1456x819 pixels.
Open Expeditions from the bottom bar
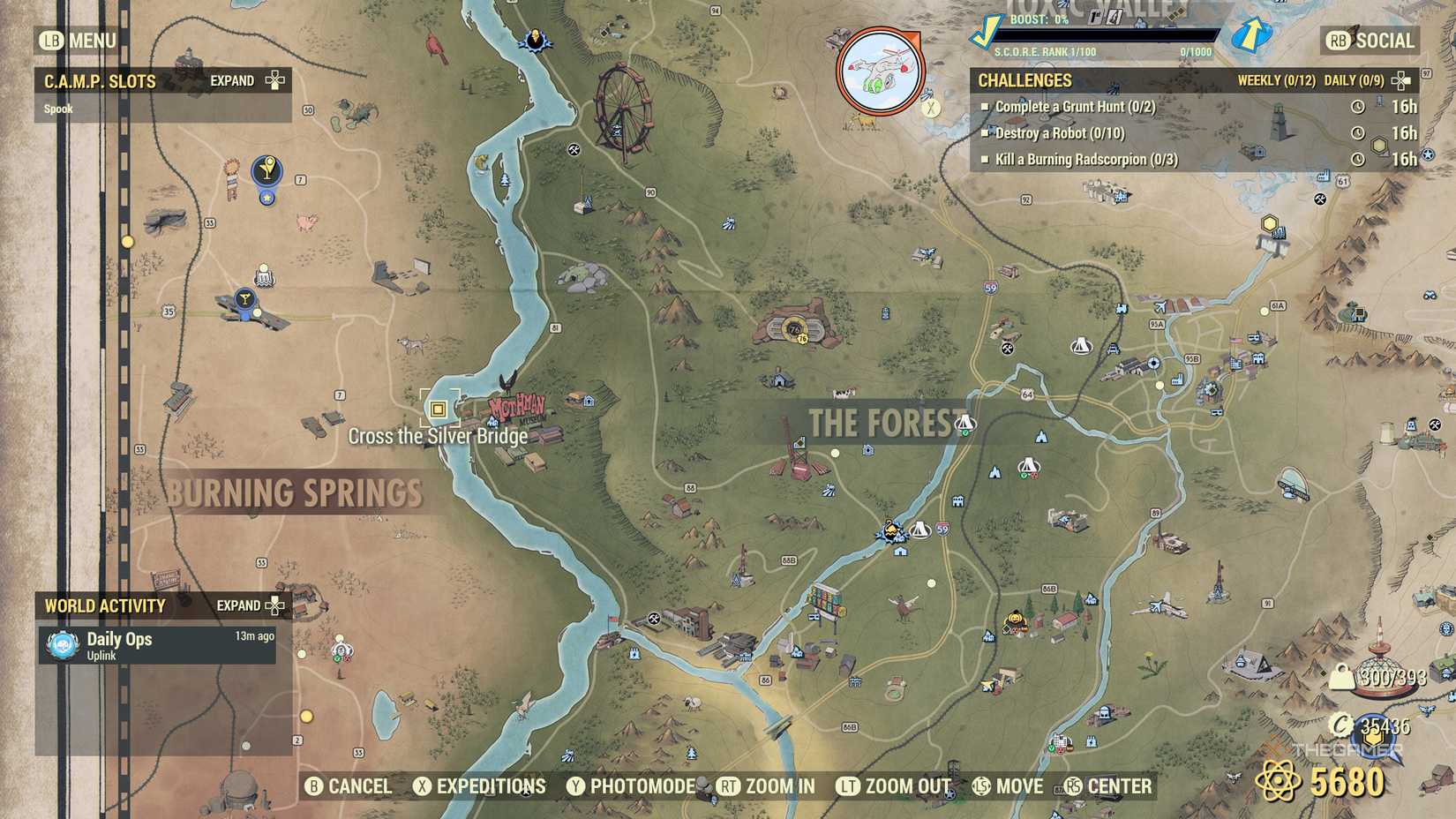(480, 785)
